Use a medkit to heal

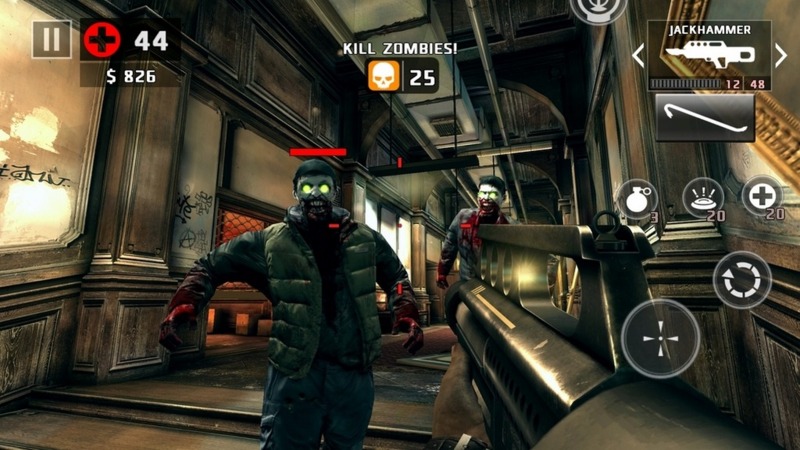(763, 195)
